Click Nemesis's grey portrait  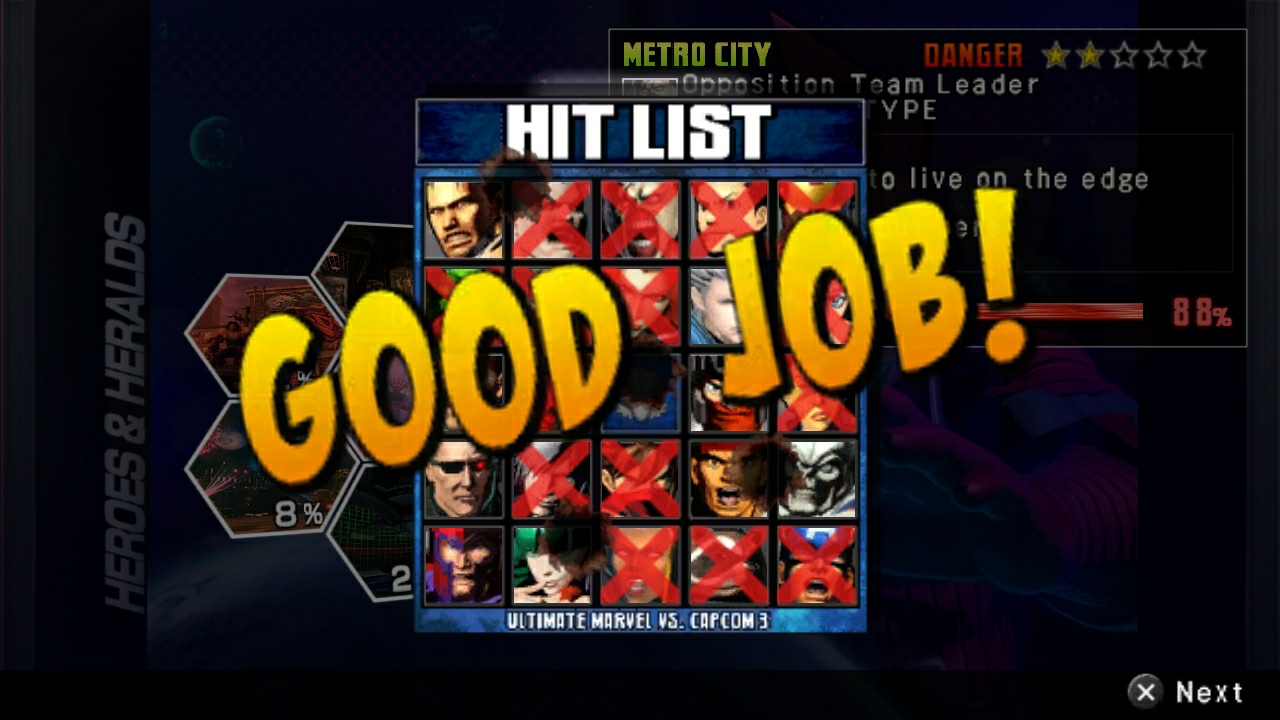[820, 478]
